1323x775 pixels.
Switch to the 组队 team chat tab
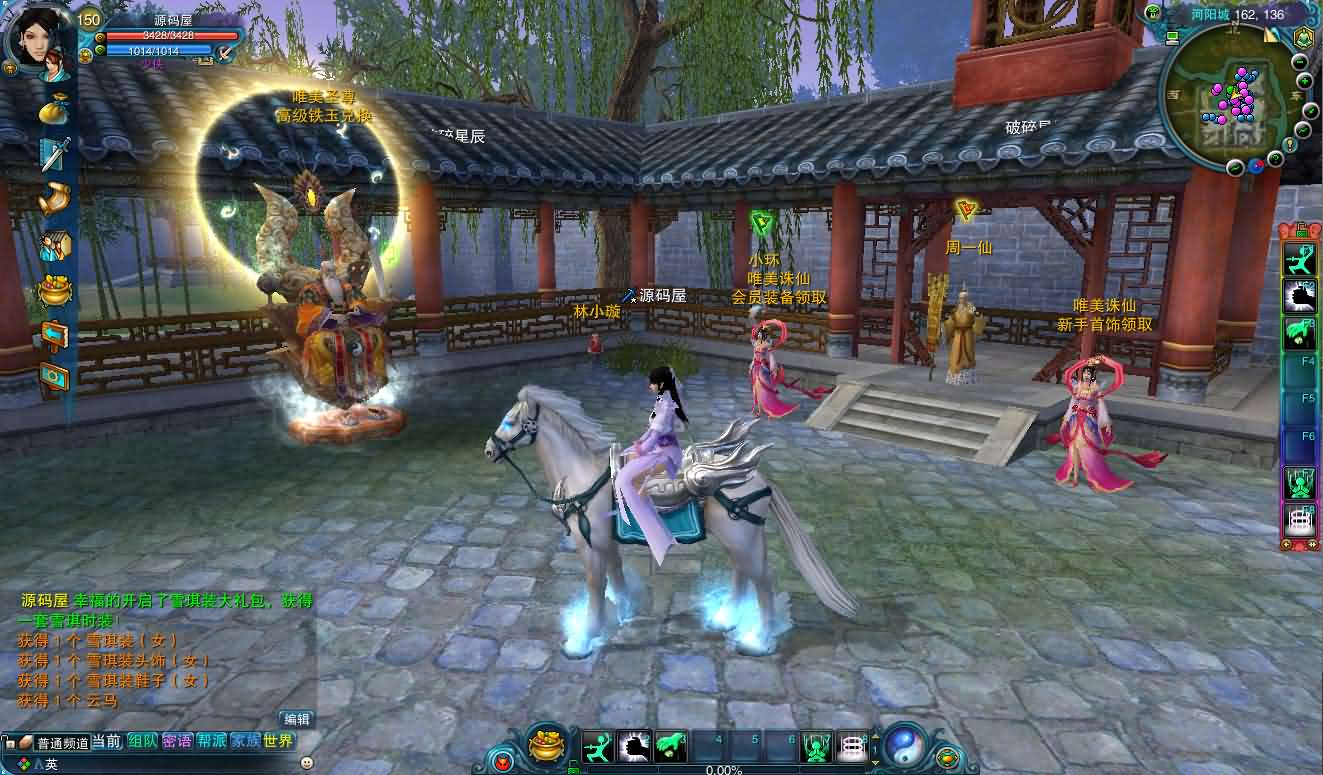click(142, 742)
